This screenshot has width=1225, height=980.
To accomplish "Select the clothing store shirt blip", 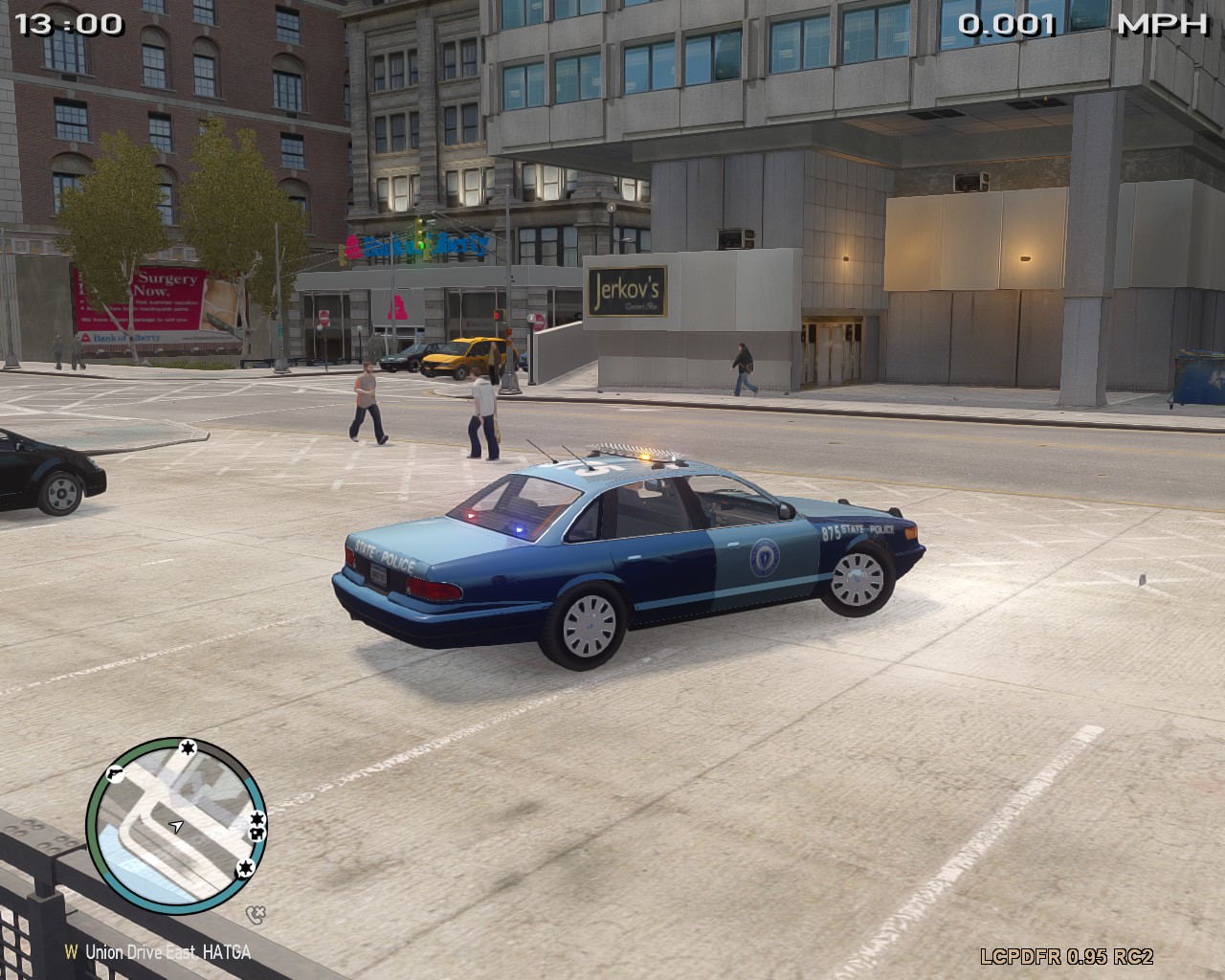I will (x=256, y=835).
